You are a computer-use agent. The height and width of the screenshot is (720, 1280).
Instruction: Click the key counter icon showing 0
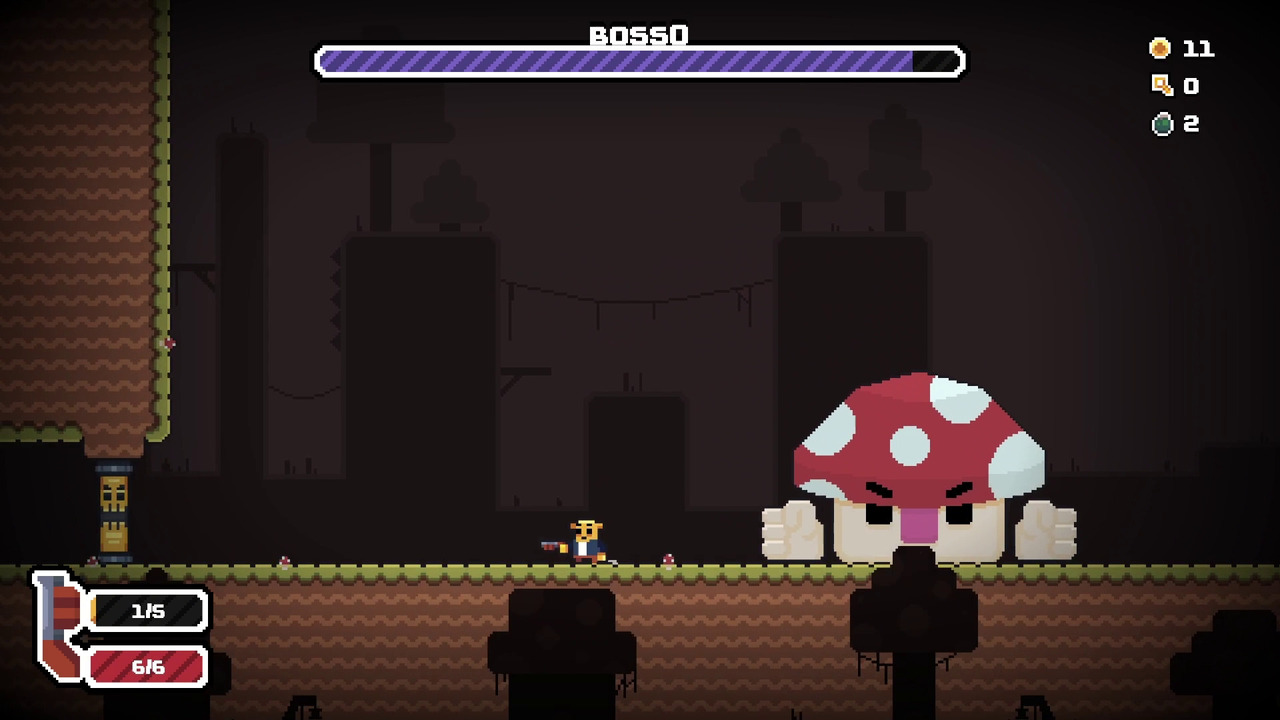click(x=1162, y=86)
